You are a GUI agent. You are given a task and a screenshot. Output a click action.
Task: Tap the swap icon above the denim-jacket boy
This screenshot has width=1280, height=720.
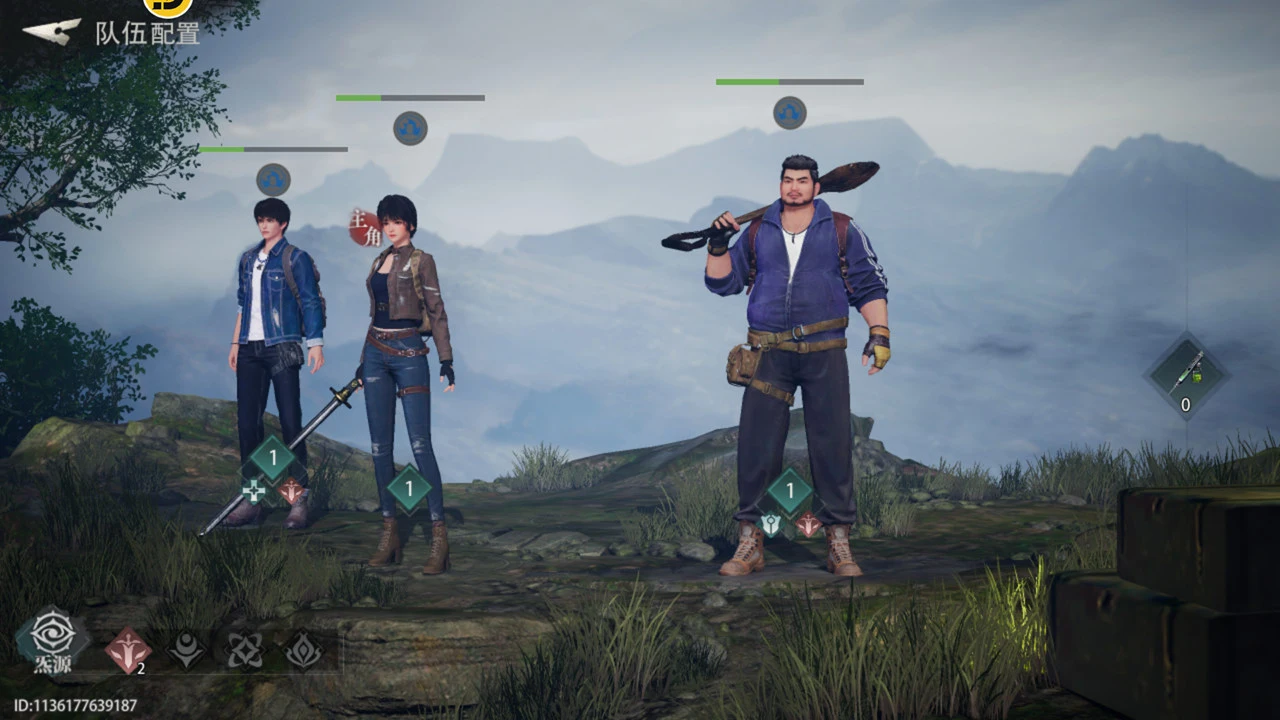click(x=273, y=180)
